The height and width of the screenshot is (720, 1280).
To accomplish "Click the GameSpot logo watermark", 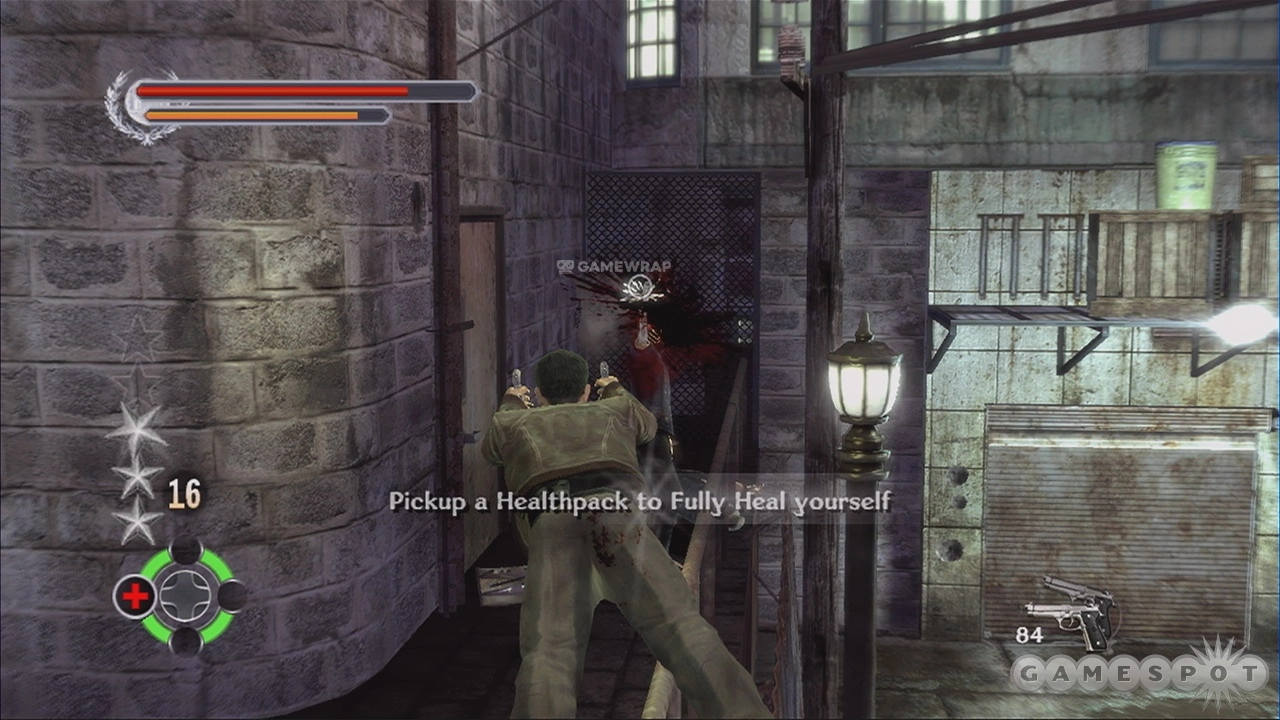I will [1139, 674].
